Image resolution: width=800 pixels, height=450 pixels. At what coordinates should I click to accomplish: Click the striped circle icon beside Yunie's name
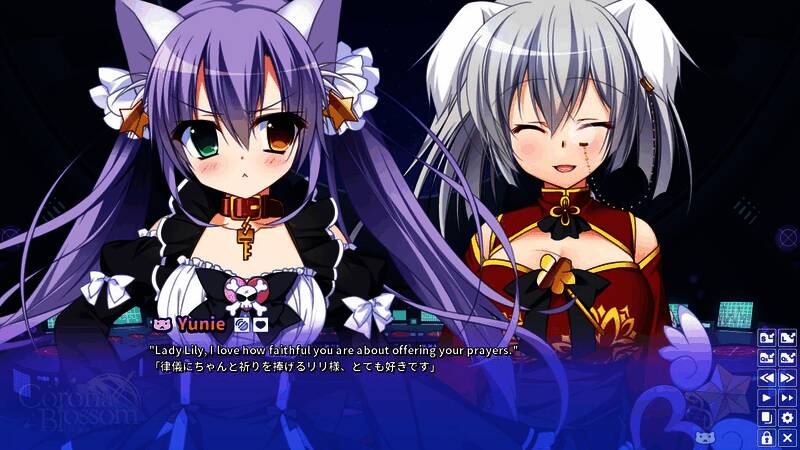coord(240,324)
